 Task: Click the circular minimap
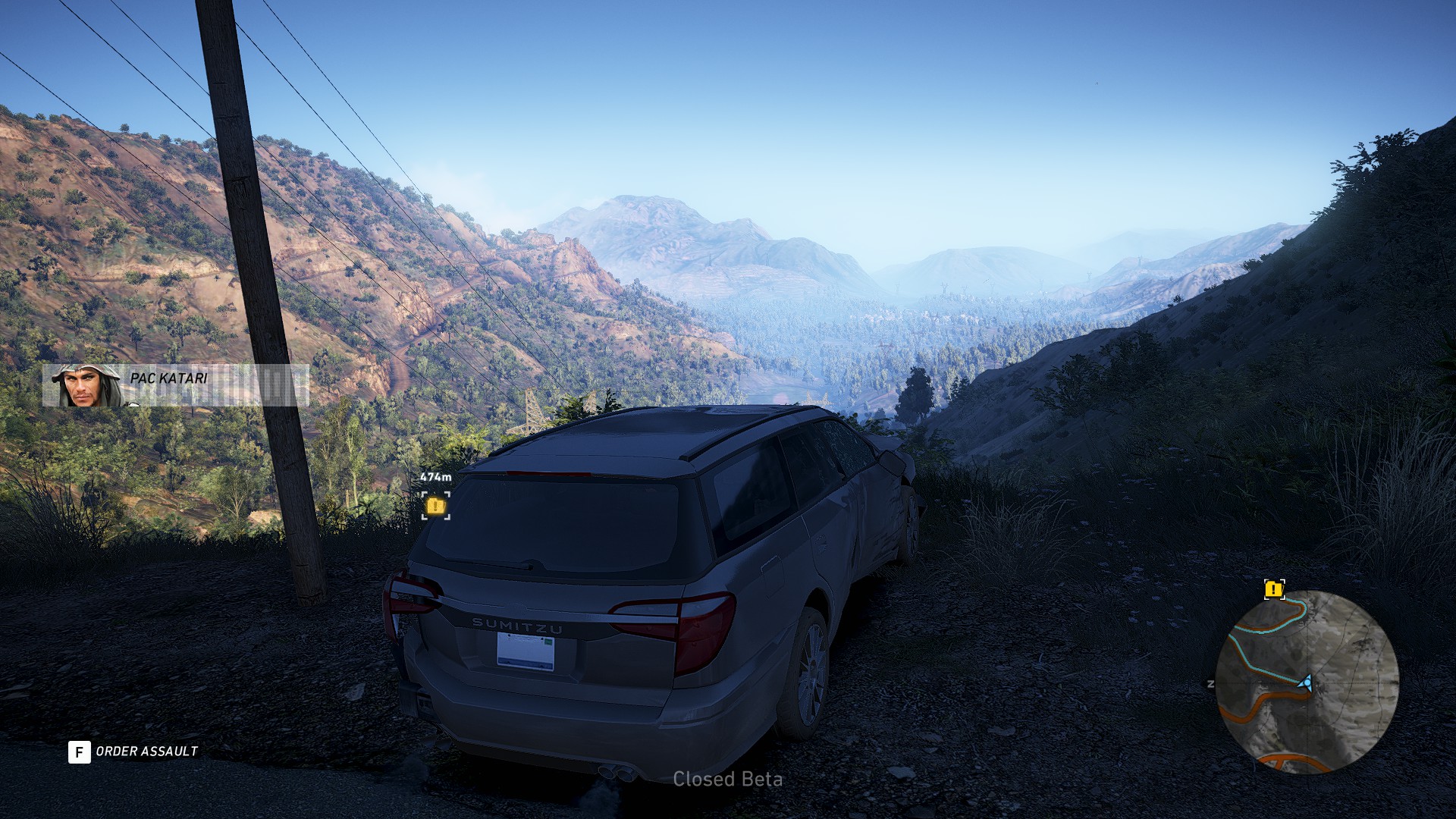coord(1307,682)
